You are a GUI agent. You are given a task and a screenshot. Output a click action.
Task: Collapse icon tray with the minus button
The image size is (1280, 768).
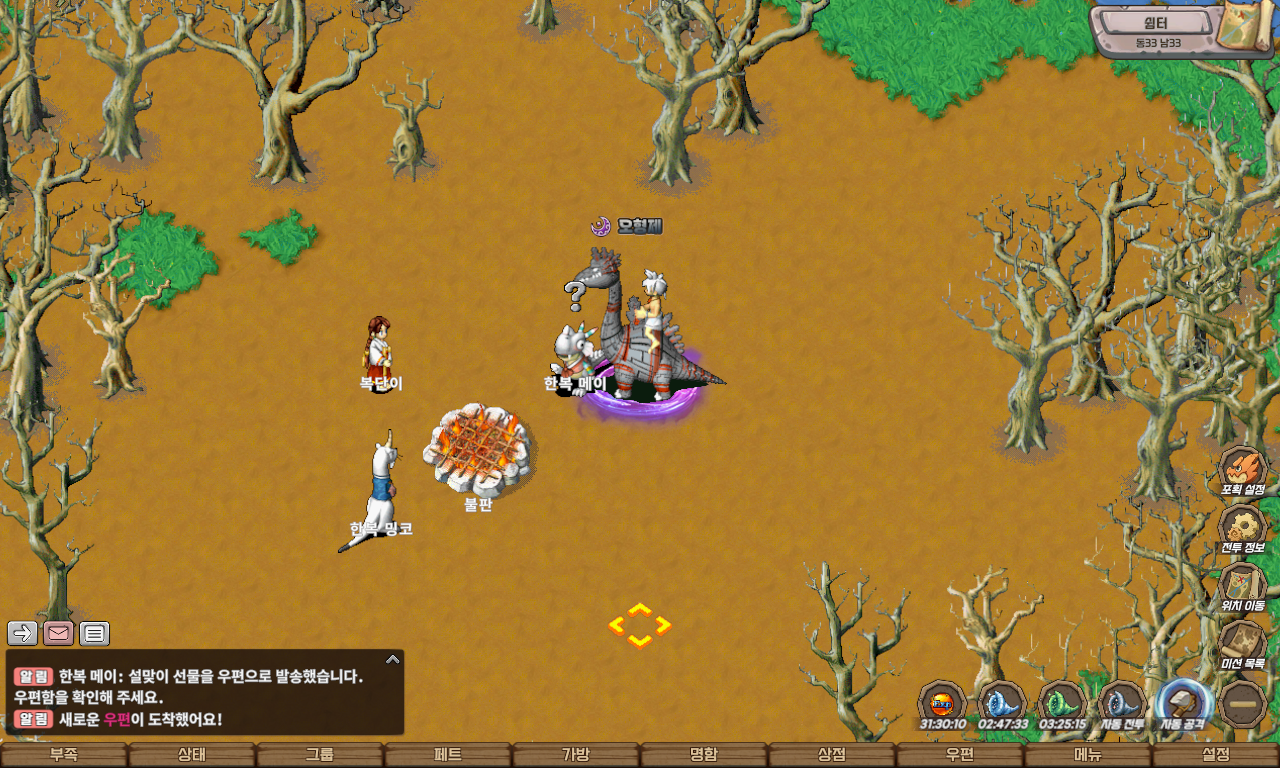point(1245,704)
